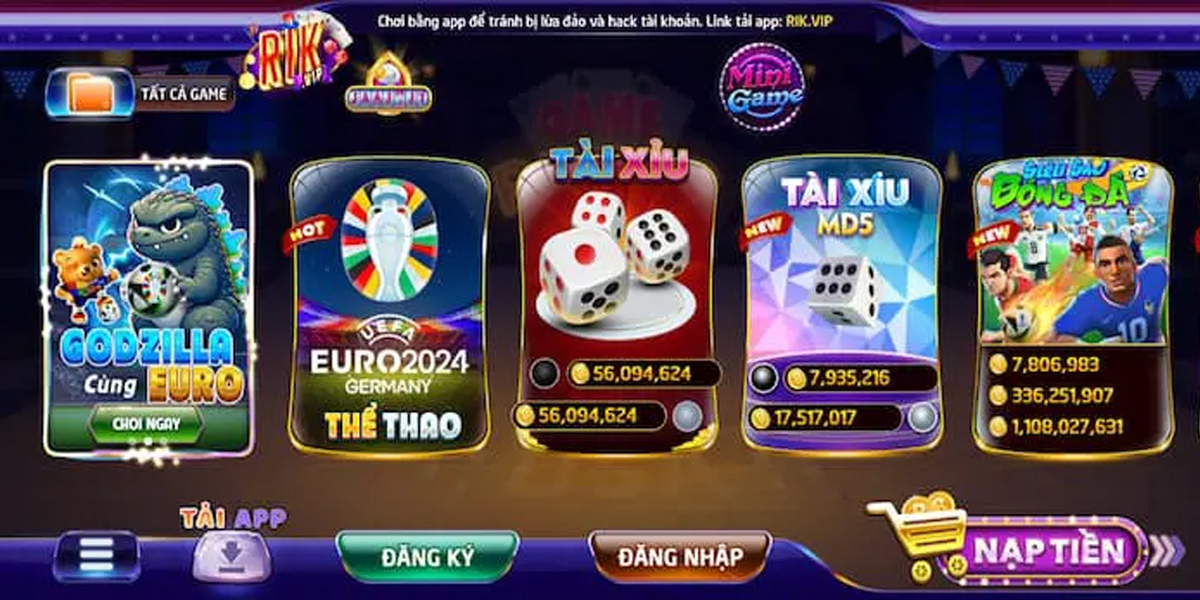Choose Đăng Ký to register
The image size is (1200, 600).
click(x=427, y=557)
